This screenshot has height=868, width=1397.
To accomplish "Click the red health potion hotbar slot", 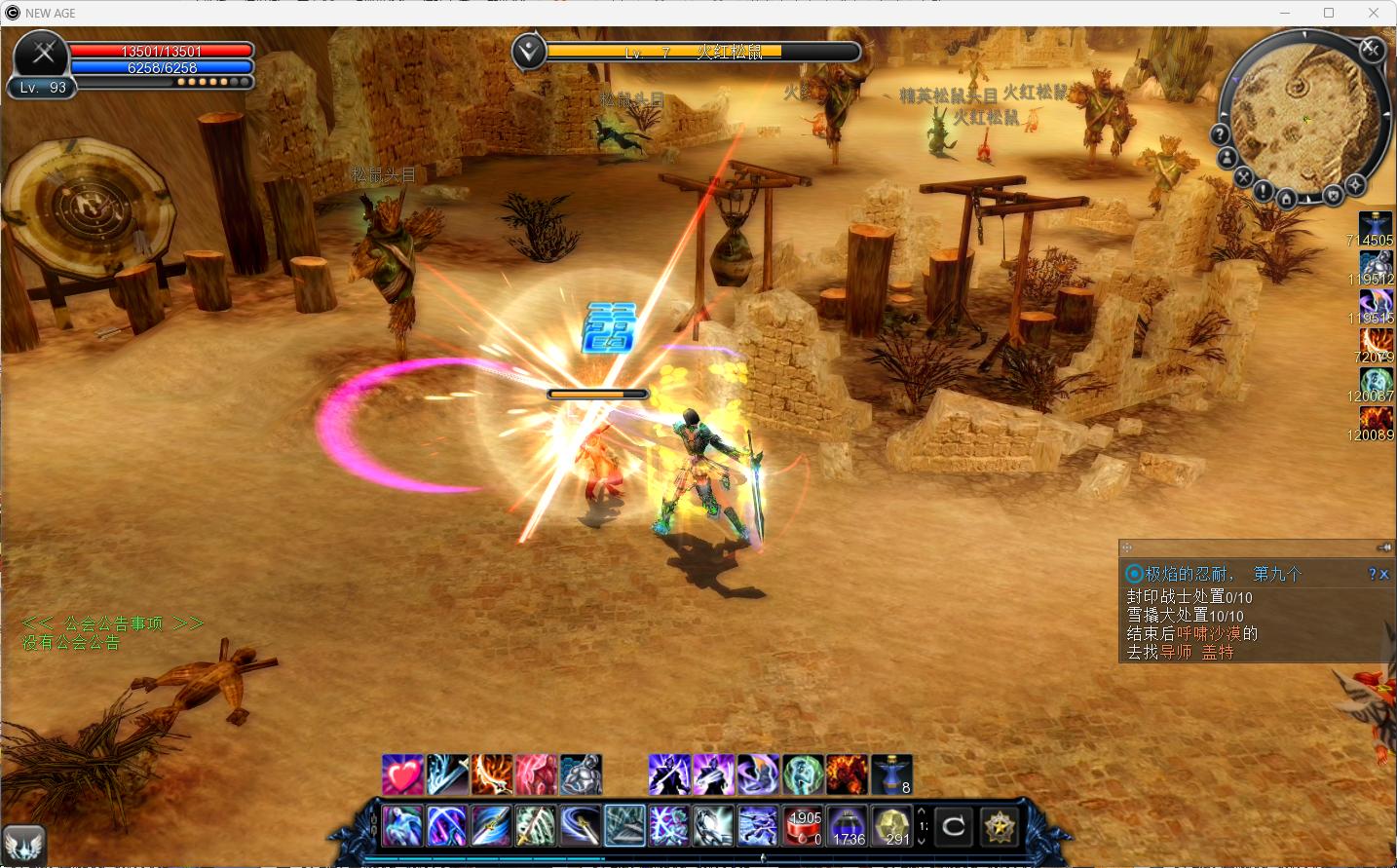I will 805,826.
